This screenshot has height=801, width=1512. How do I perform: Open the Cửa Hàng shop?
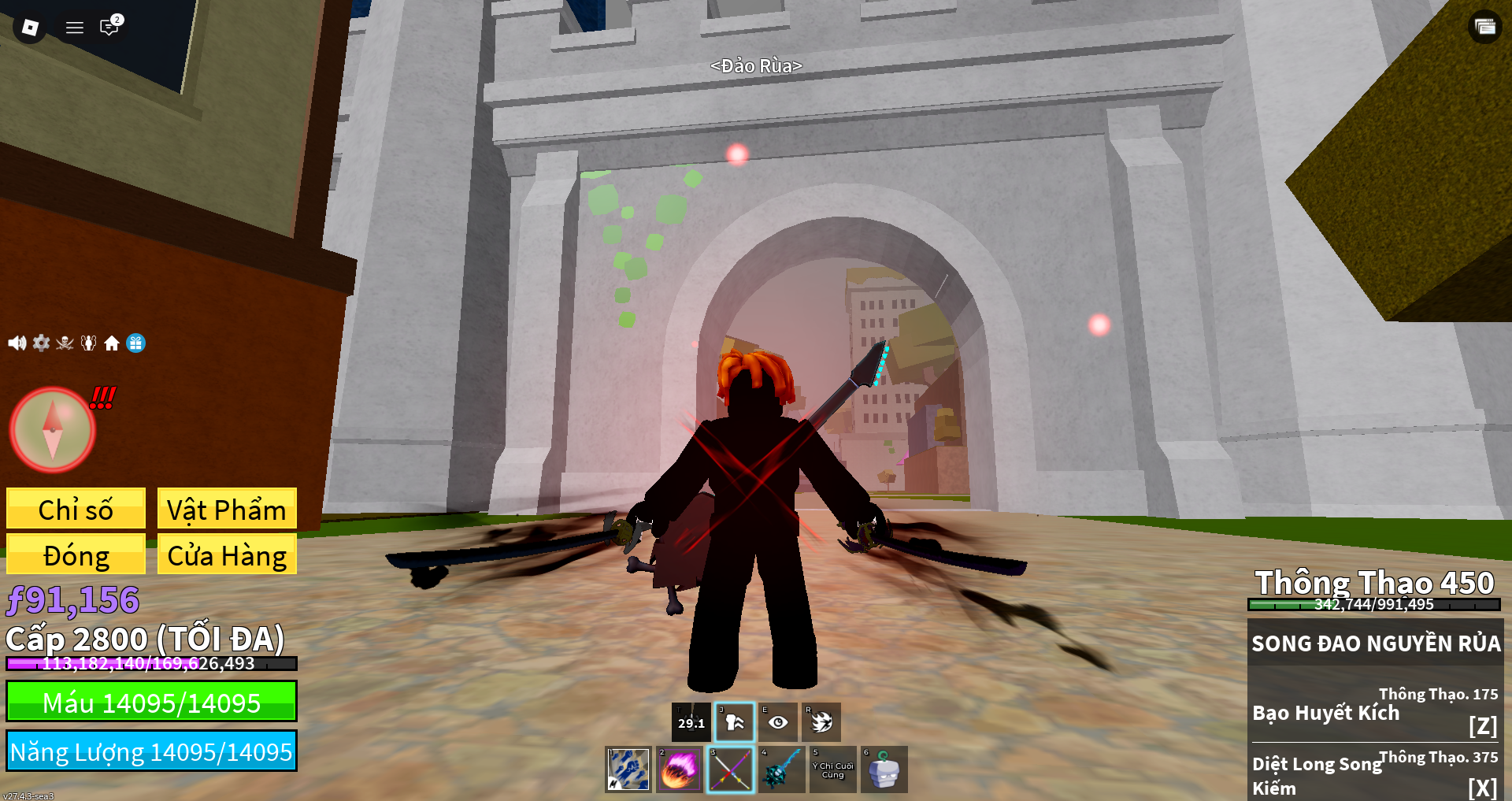pos(227,554)
